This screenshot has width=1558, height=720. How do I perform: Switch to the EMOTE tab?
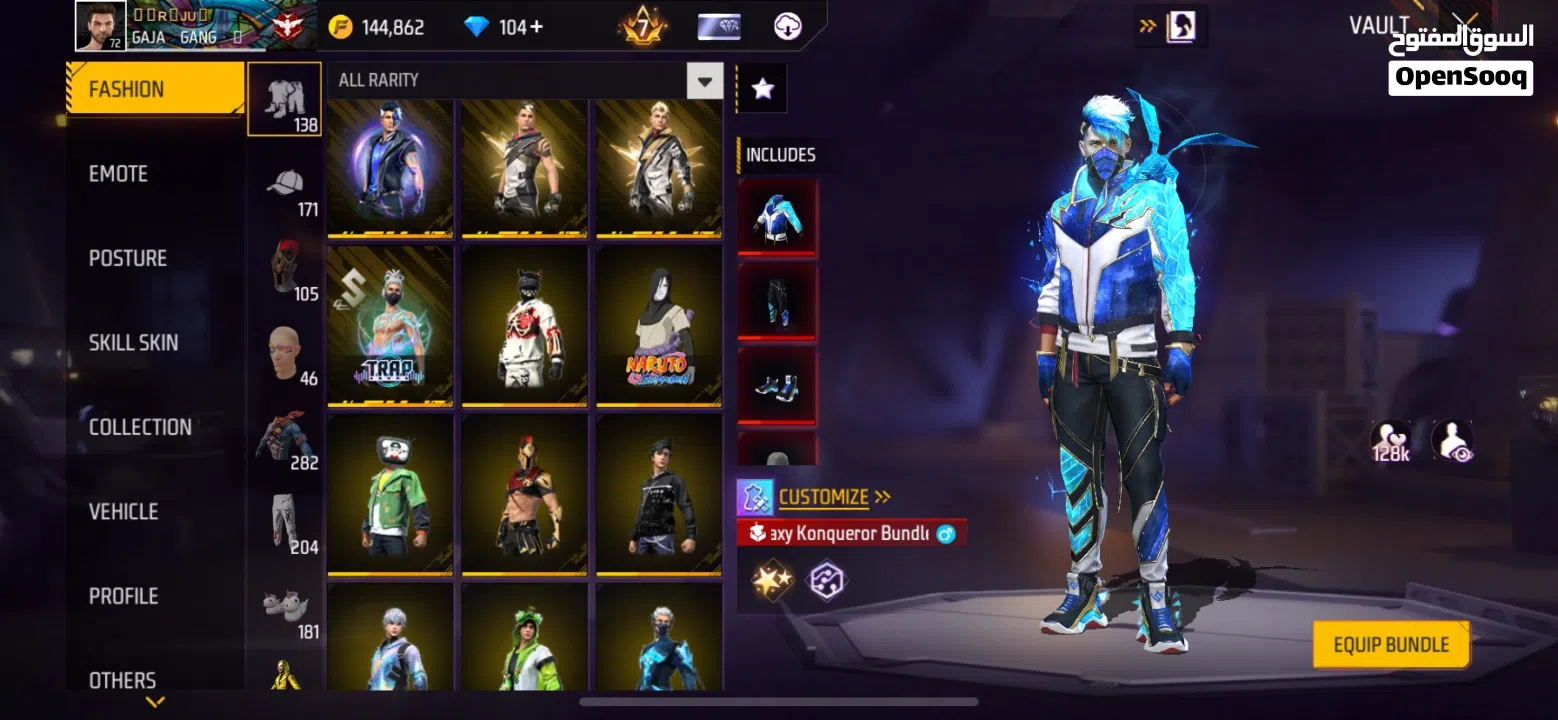(119, 173)
